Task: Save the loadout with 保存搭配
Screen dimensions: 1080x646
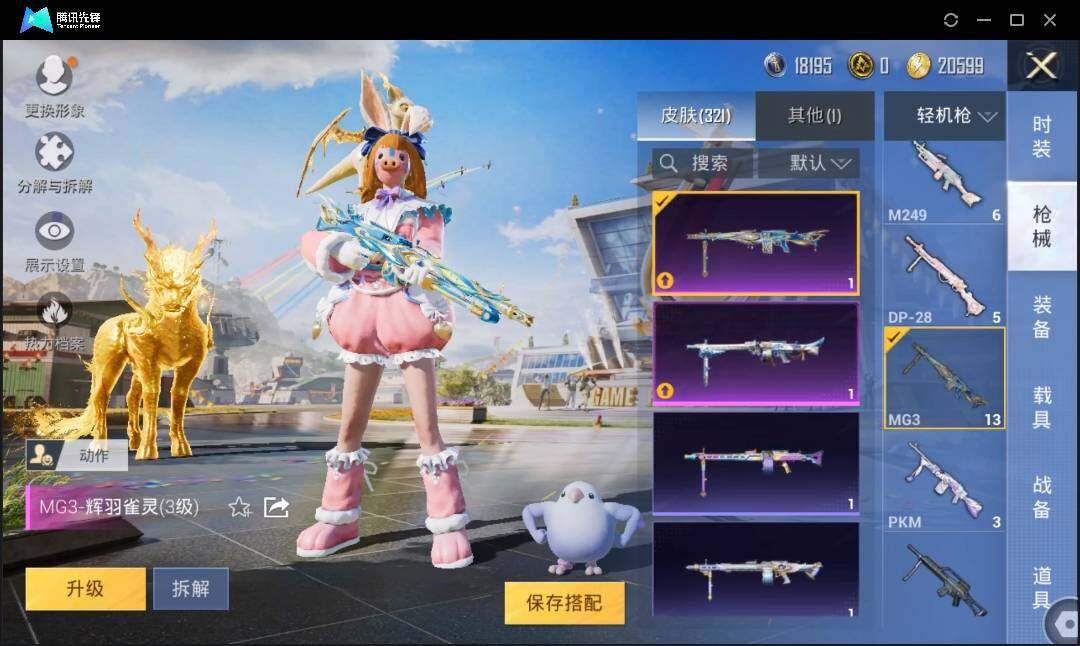Action: [564, 602]
